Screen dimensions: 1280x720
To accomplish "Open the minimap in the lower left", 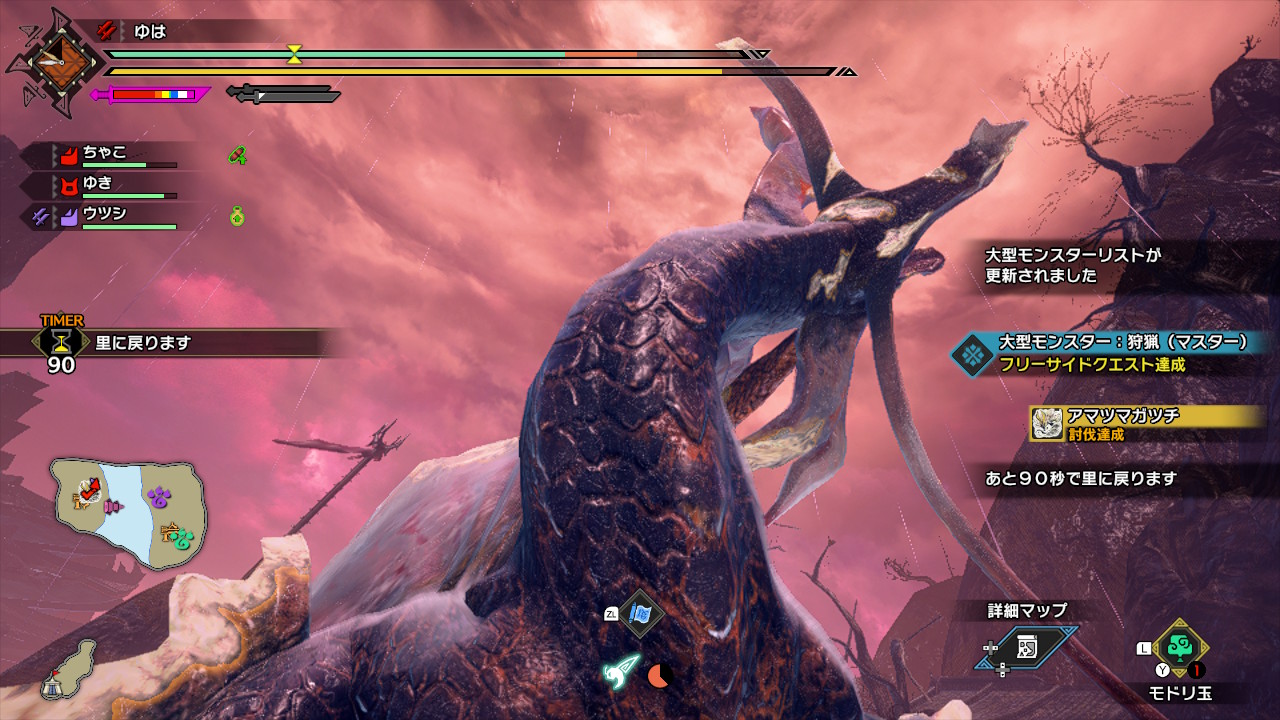I will pos(127,513).
